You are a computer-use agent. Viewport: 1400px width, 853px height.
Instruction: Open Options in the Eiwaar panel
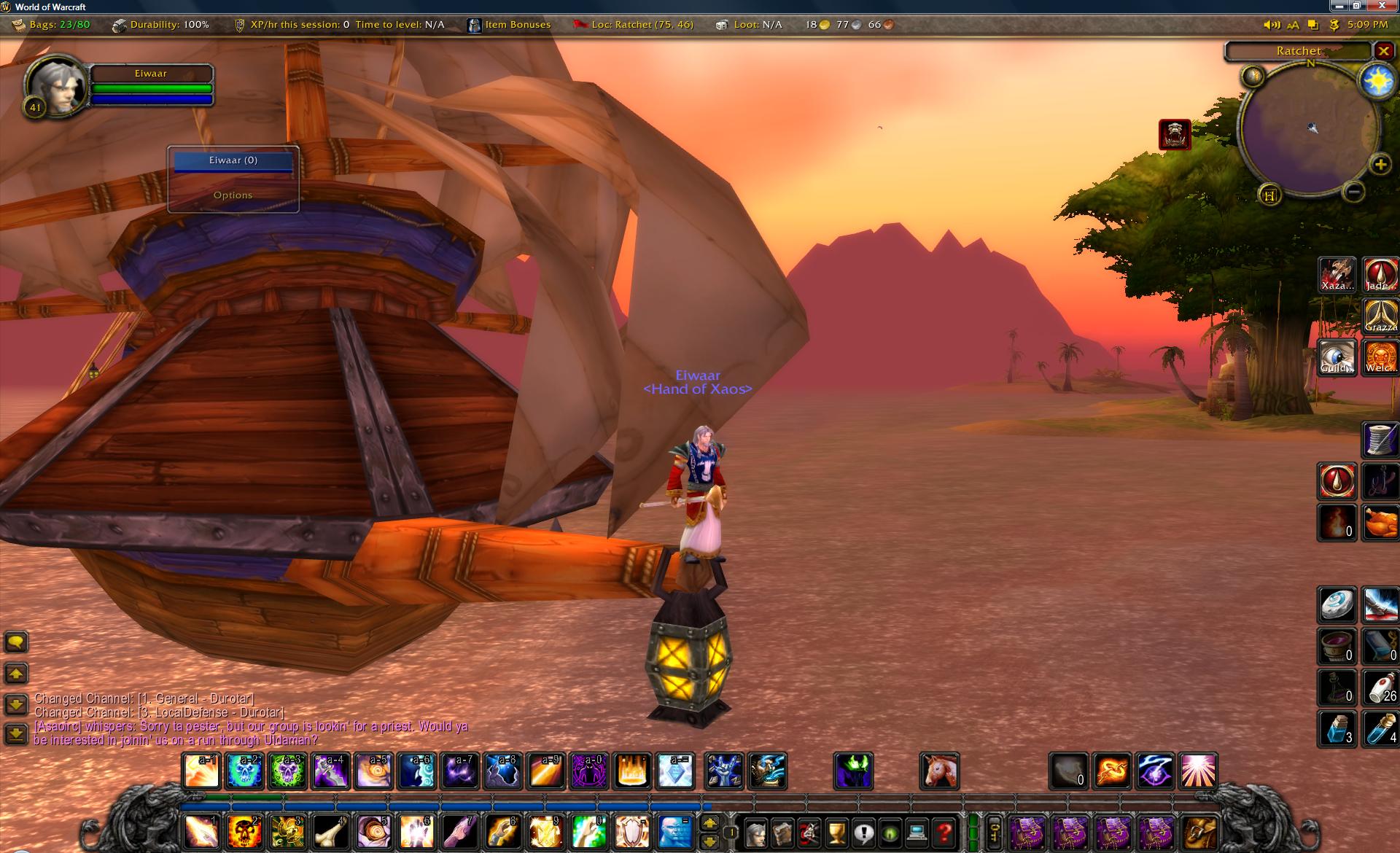pos(233,195)
